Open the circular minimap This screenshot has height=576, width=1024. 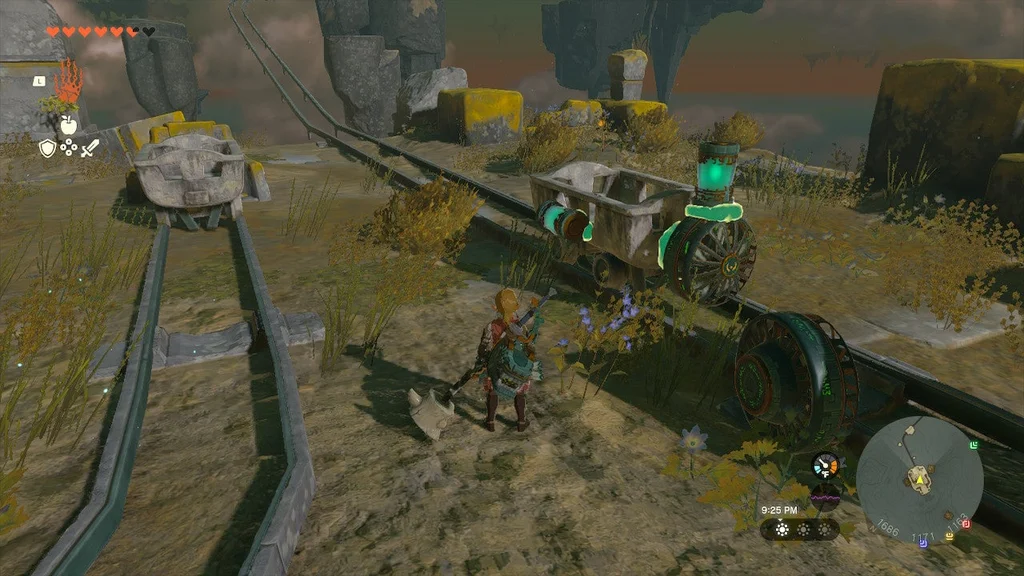pyautogui.click(x=919, y=474)
